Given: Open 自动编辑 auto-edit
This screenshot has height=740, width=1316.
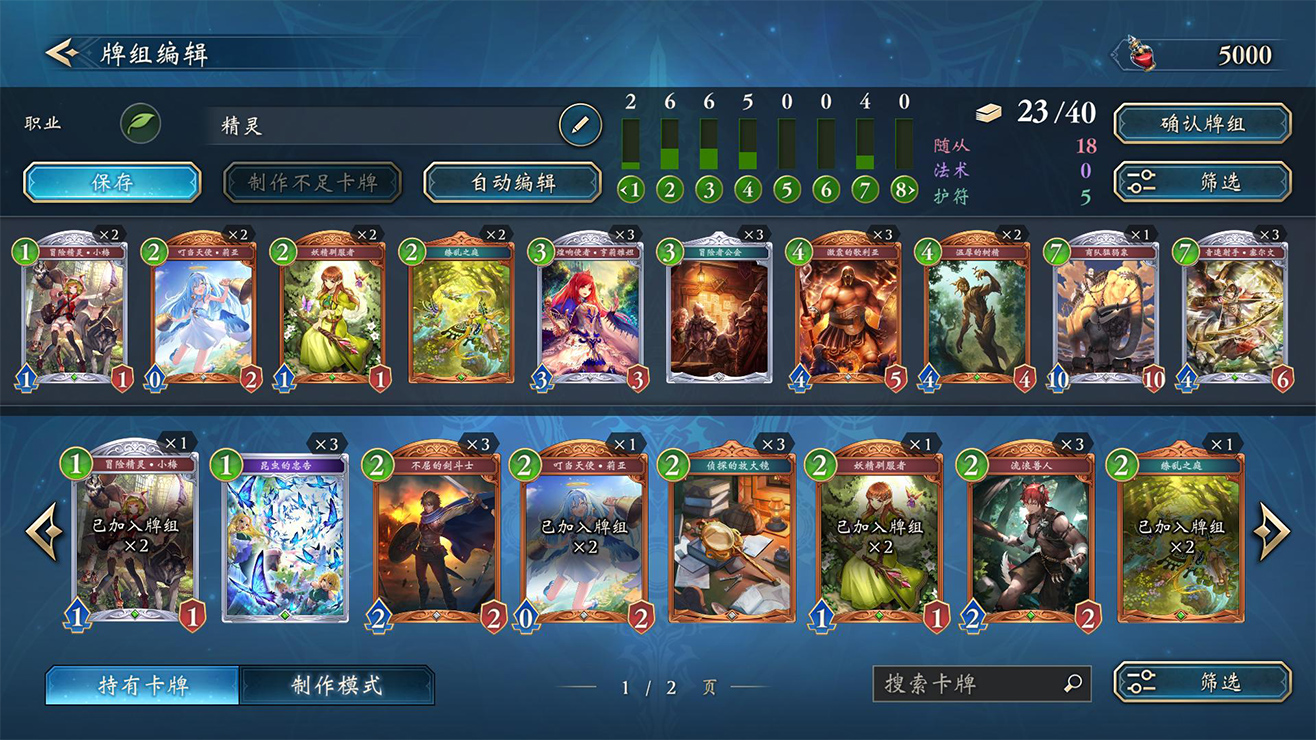Looking at the screenshot, I should [512, 183].
